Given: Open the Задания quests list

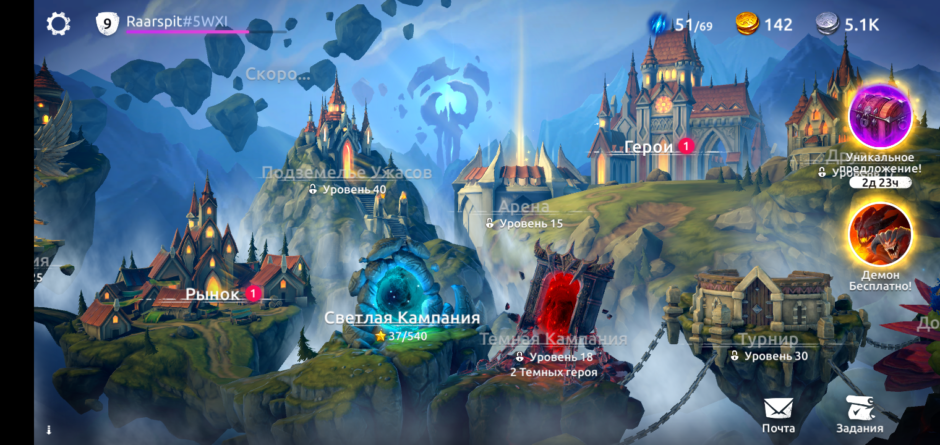Looking at the screenshot, I should [x=859, y=414].
